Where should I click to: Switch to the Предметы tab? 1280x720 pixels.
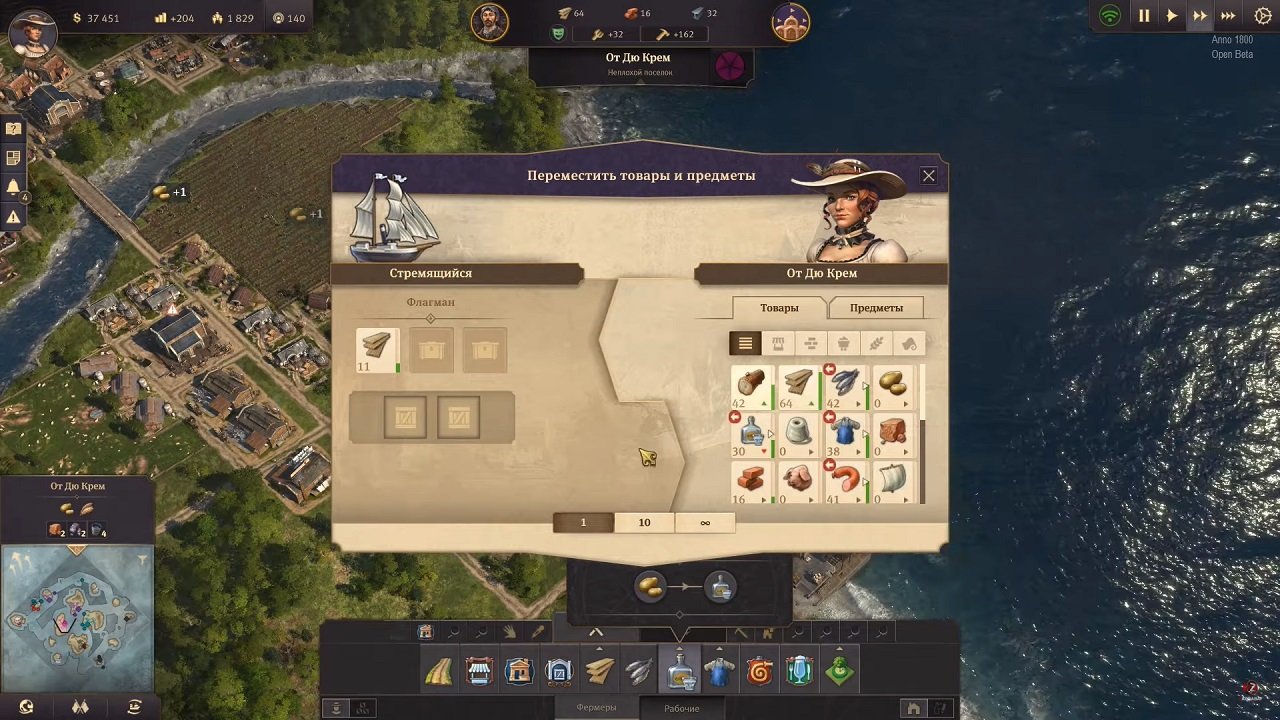pyautogui.click(x=876, y=308)
